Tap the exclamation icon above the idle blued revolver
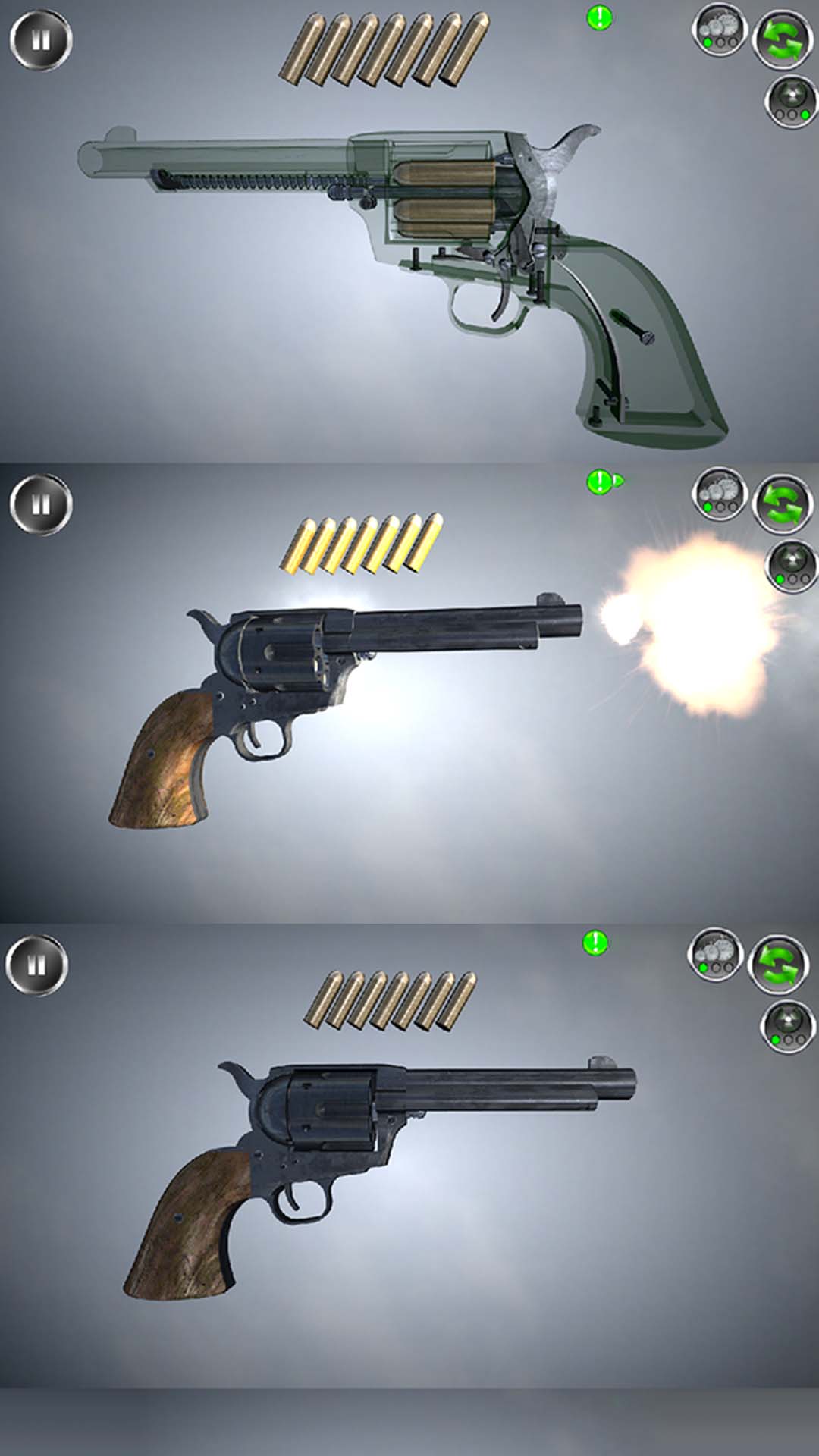Image resolution: width=819 pixels, height=1456 pixels. coord(595,943)
